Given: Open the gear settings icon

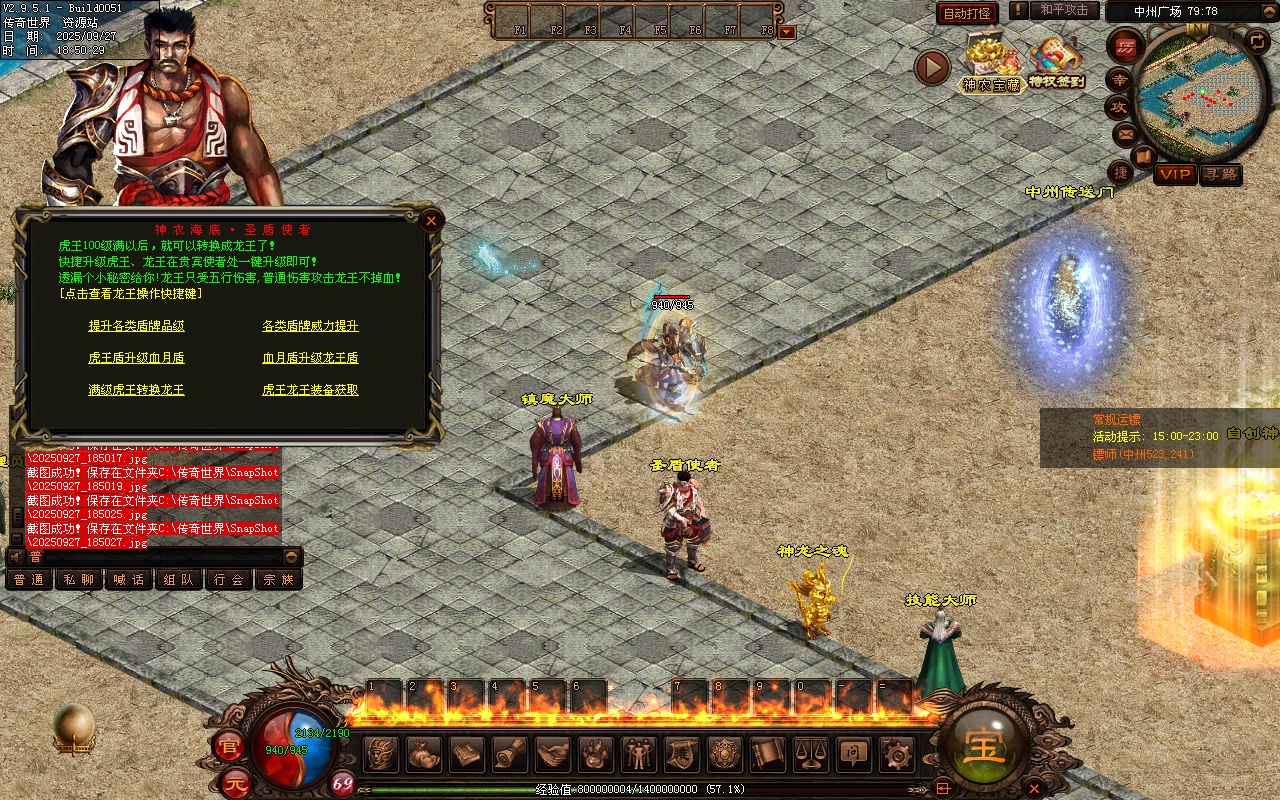Looking at the screenshot, I should (x=897, y=753).
